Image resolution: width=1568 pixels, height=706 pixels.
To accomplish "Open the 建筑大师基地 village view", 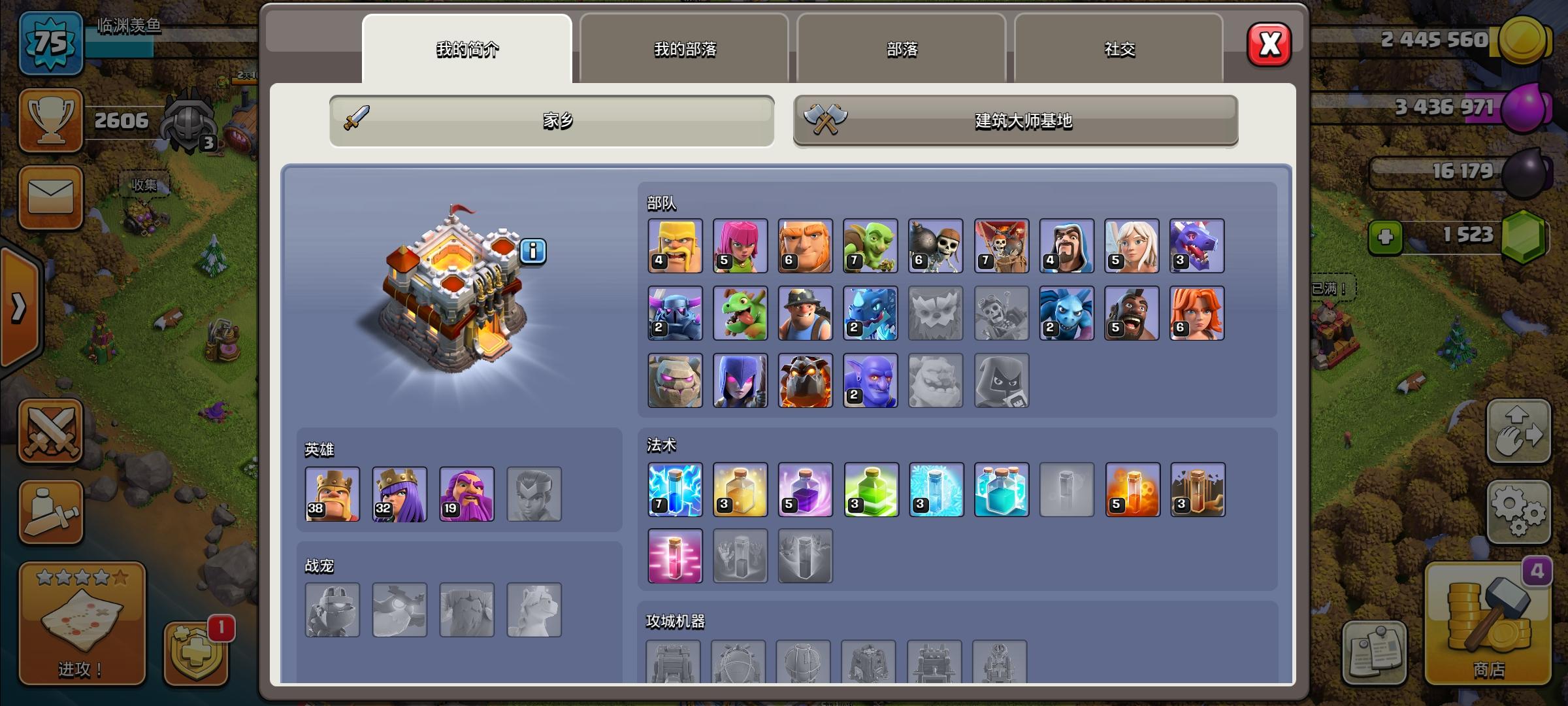I will (1015, 120).
